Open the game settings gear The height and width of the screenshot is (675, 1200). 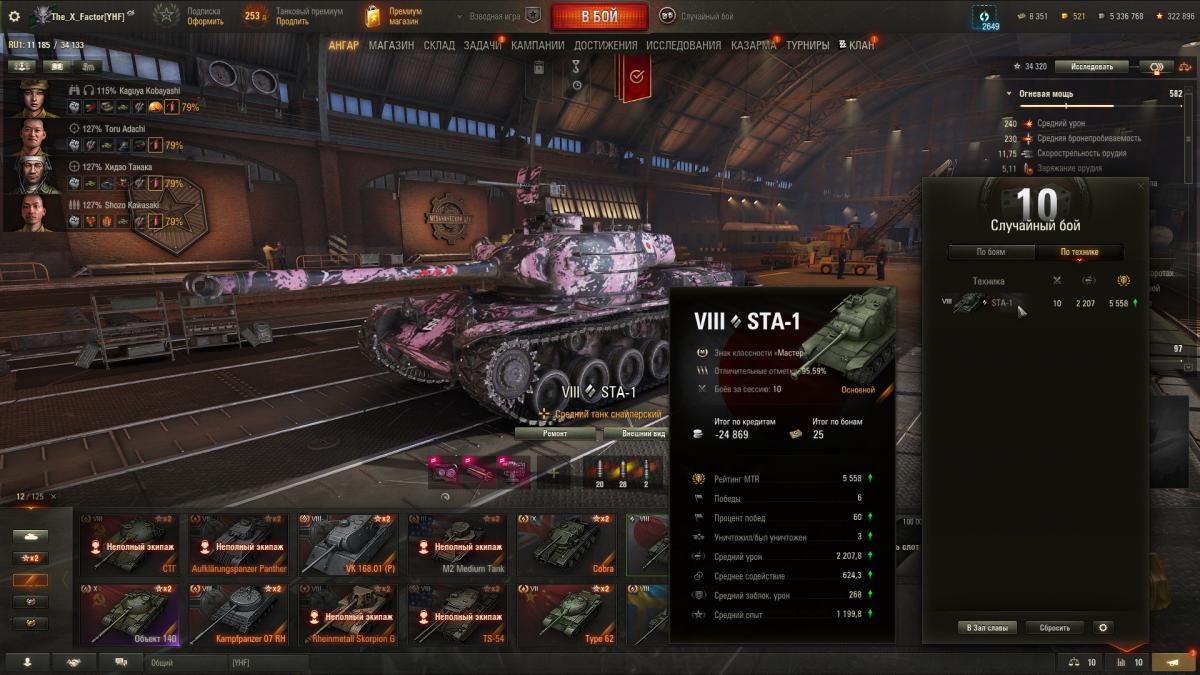[14, 16]
